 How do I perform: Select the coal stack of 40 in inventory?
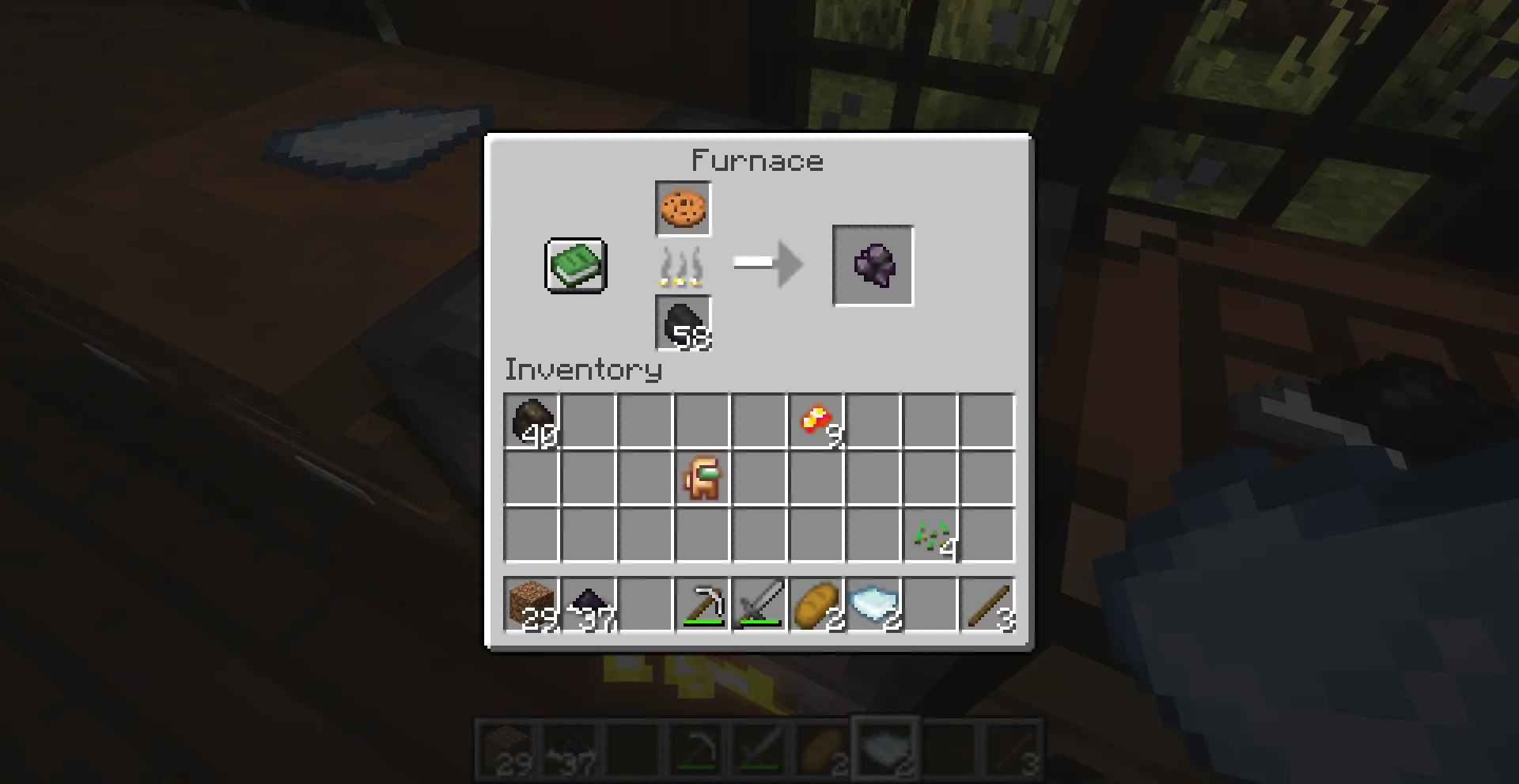point(532,421)
